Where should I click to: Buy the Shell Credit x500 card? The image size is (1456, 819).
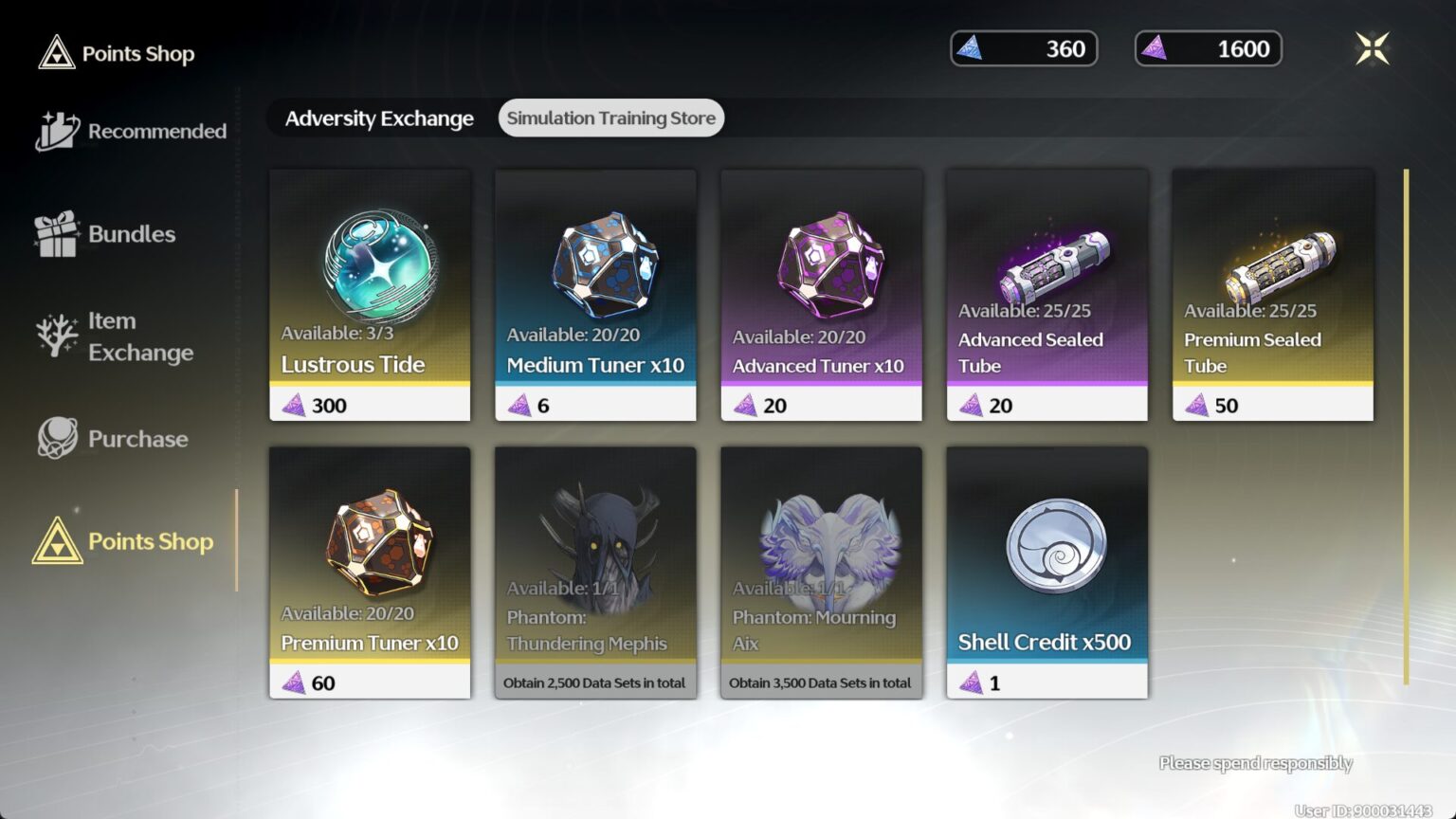1046,569
